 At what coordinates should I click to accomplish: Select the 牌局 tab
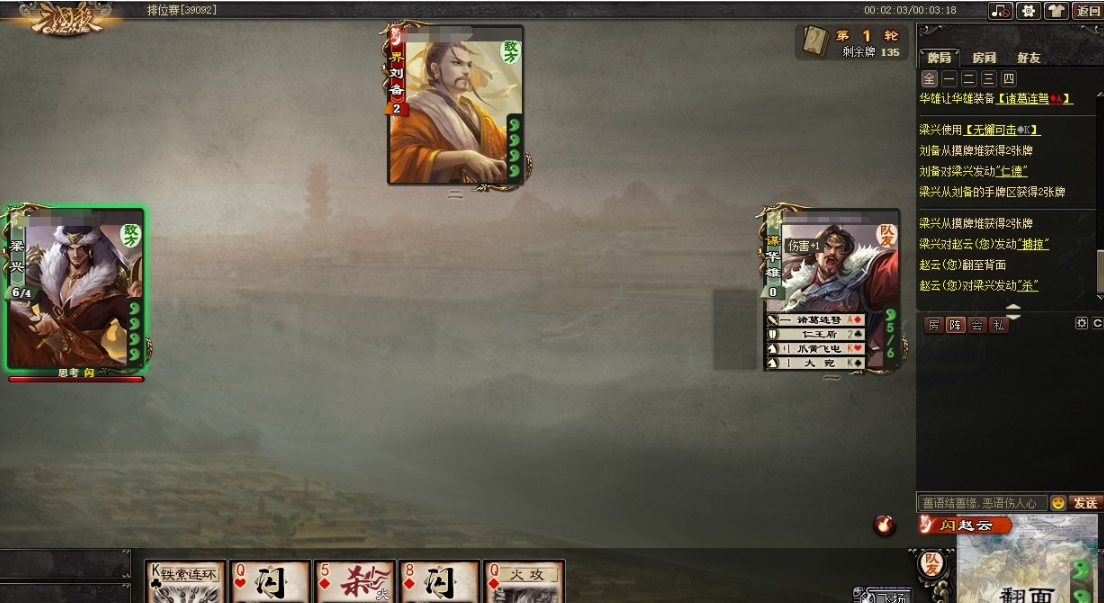(x=939, y=58)
